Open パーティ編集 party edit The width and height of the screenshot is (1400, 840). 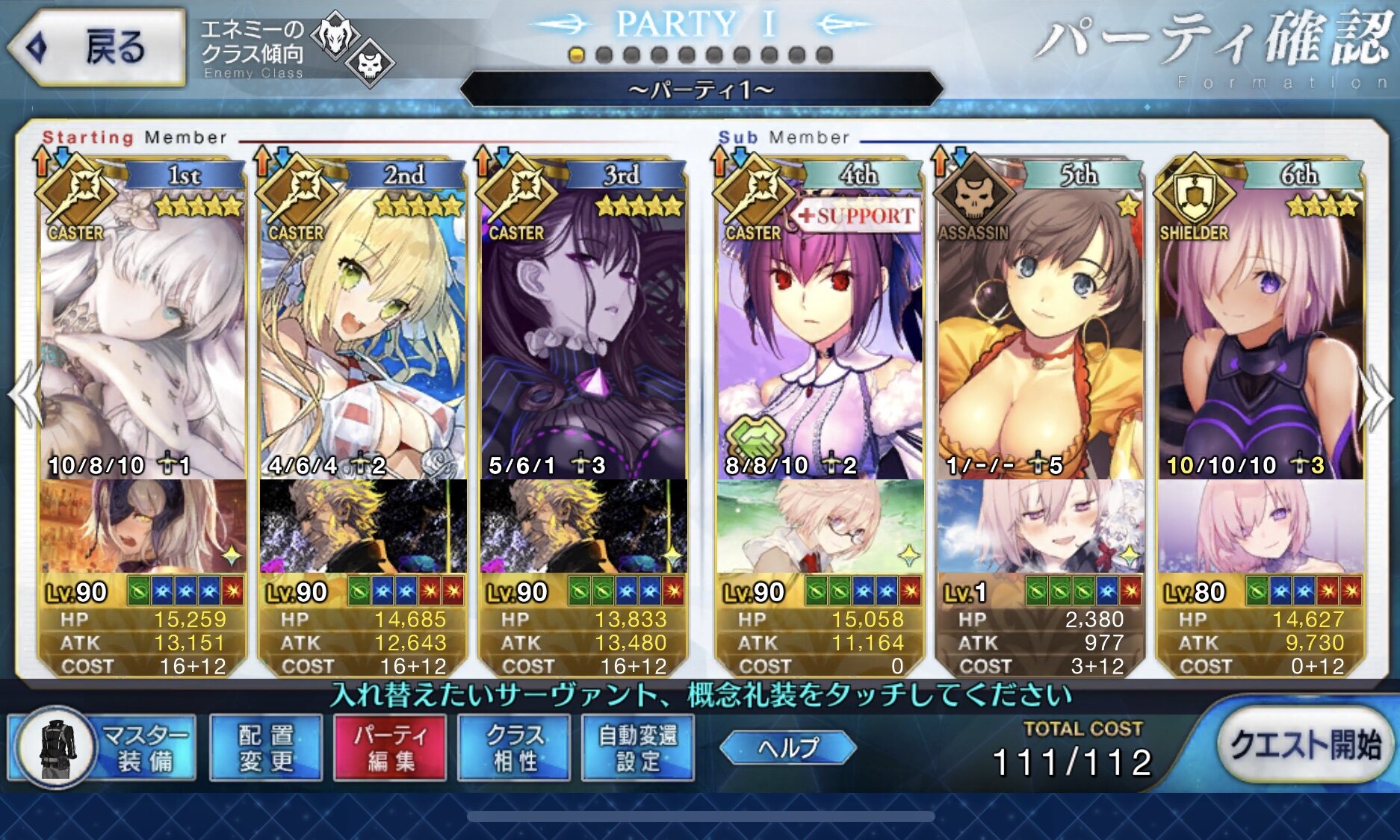[x=390, y=747]
